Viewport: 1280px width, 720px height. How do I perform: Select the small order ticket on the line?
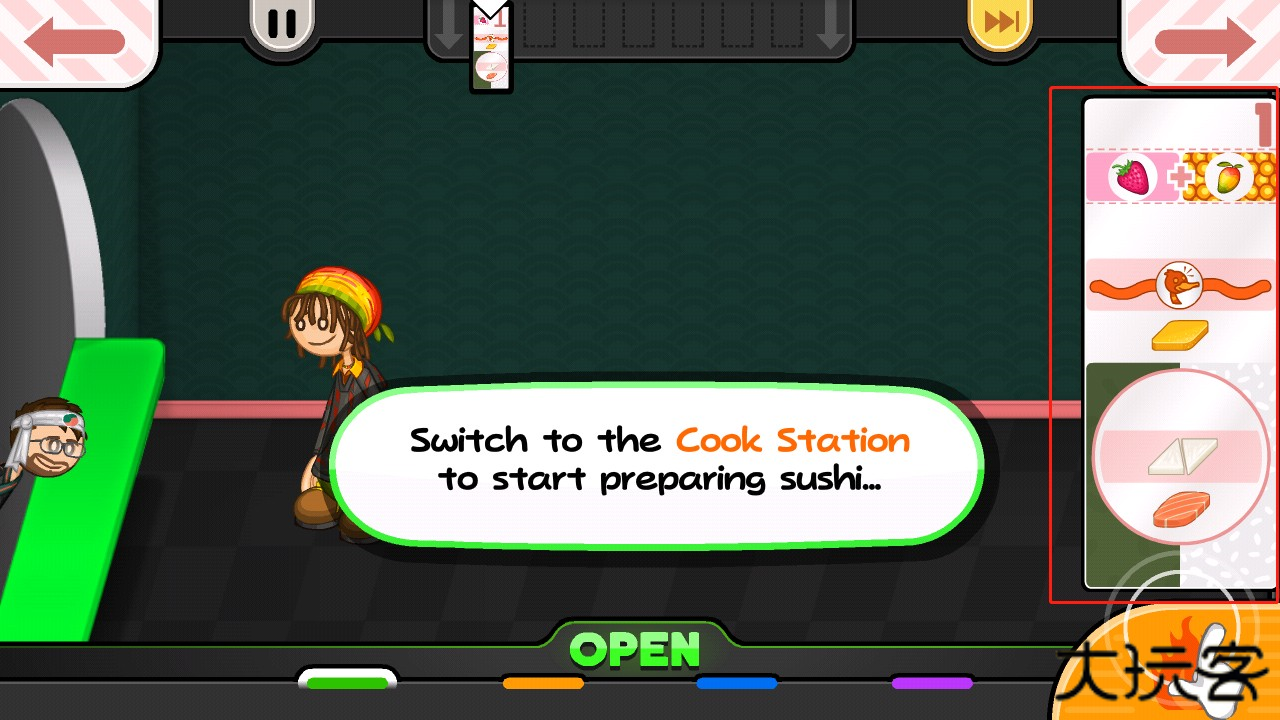491,48
